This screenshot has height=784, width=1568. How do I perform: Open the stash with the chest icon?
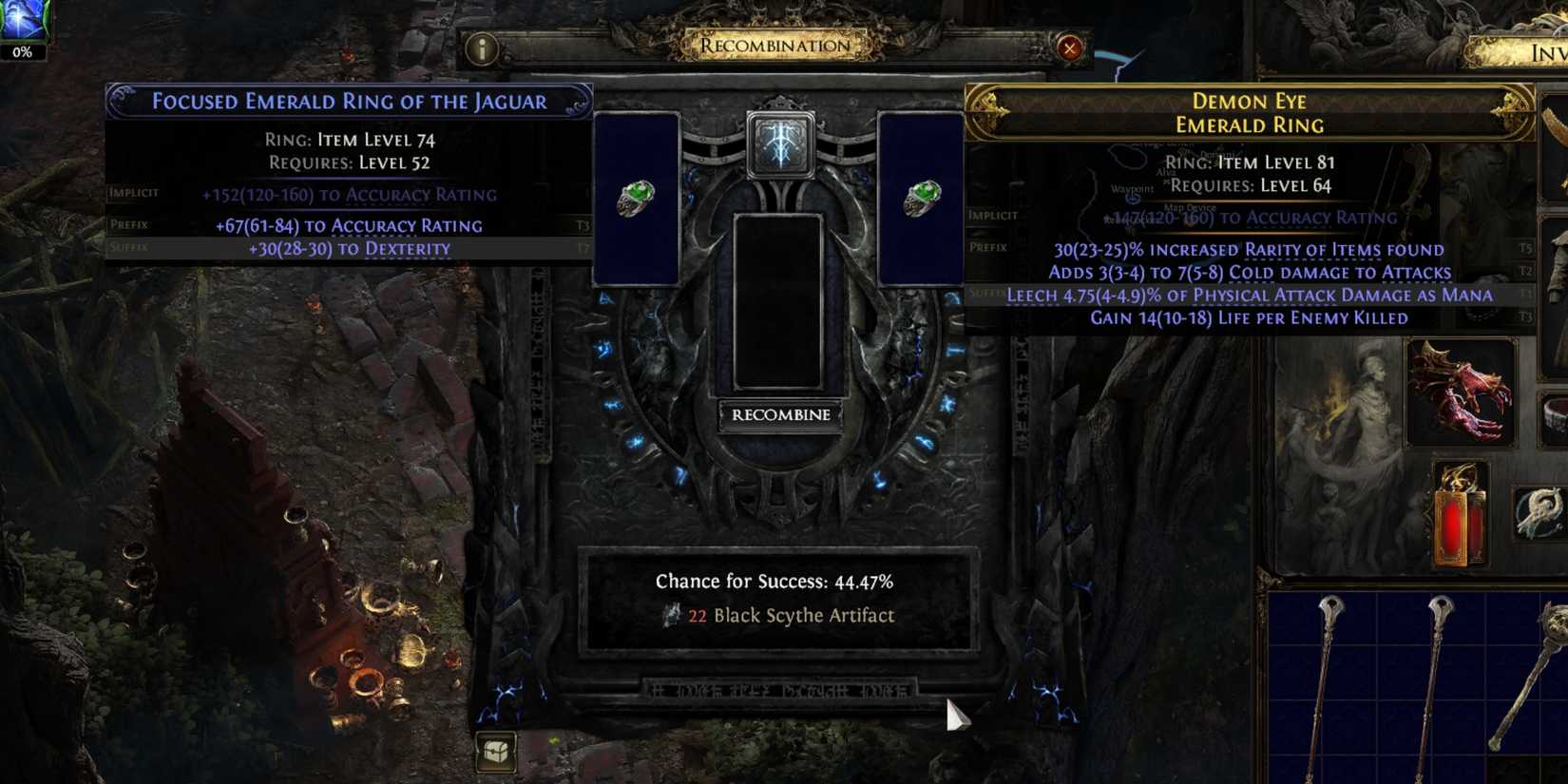495,750
